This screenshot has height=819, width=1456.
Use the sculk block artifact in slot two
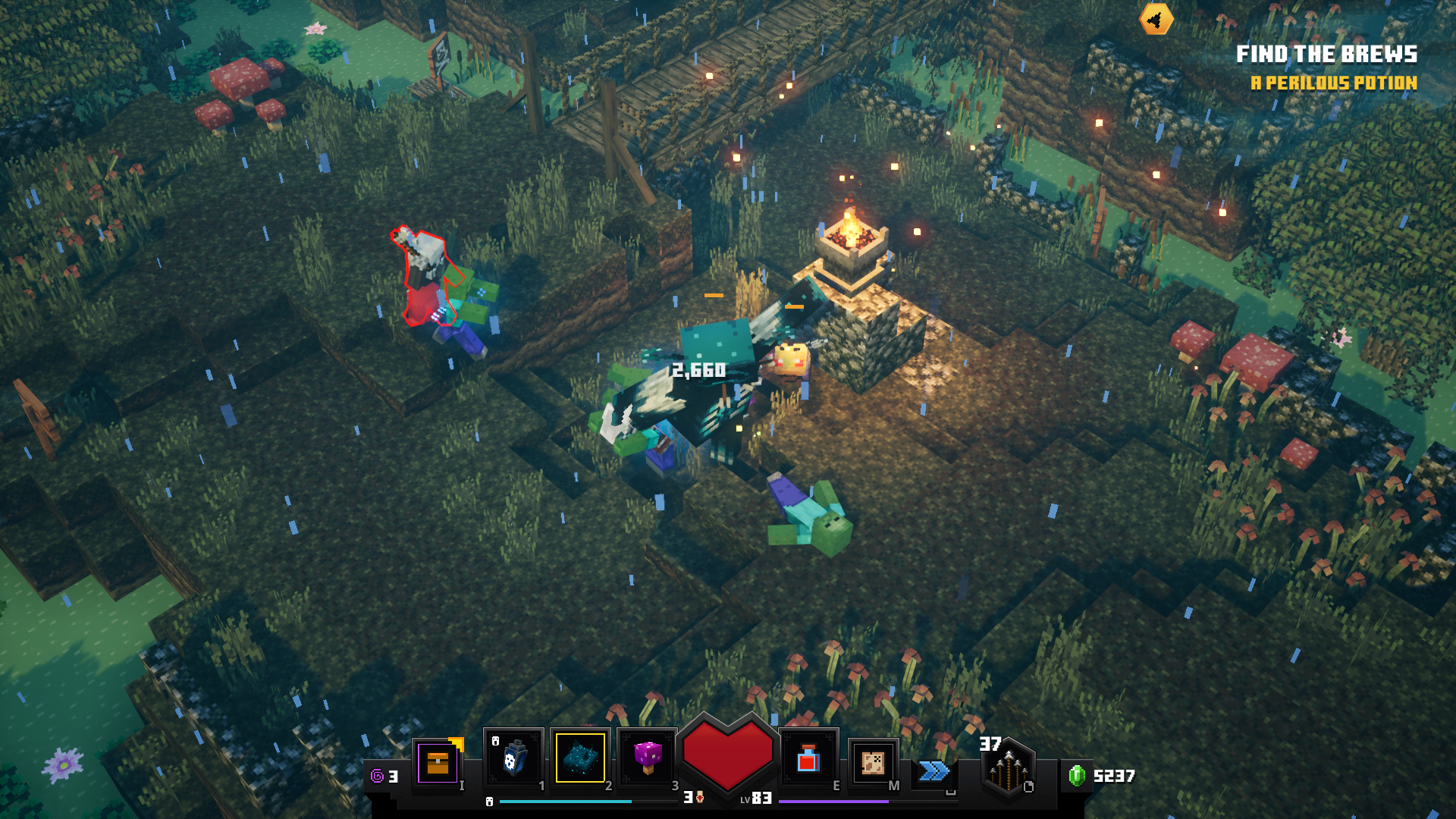[x=580, y=758]
